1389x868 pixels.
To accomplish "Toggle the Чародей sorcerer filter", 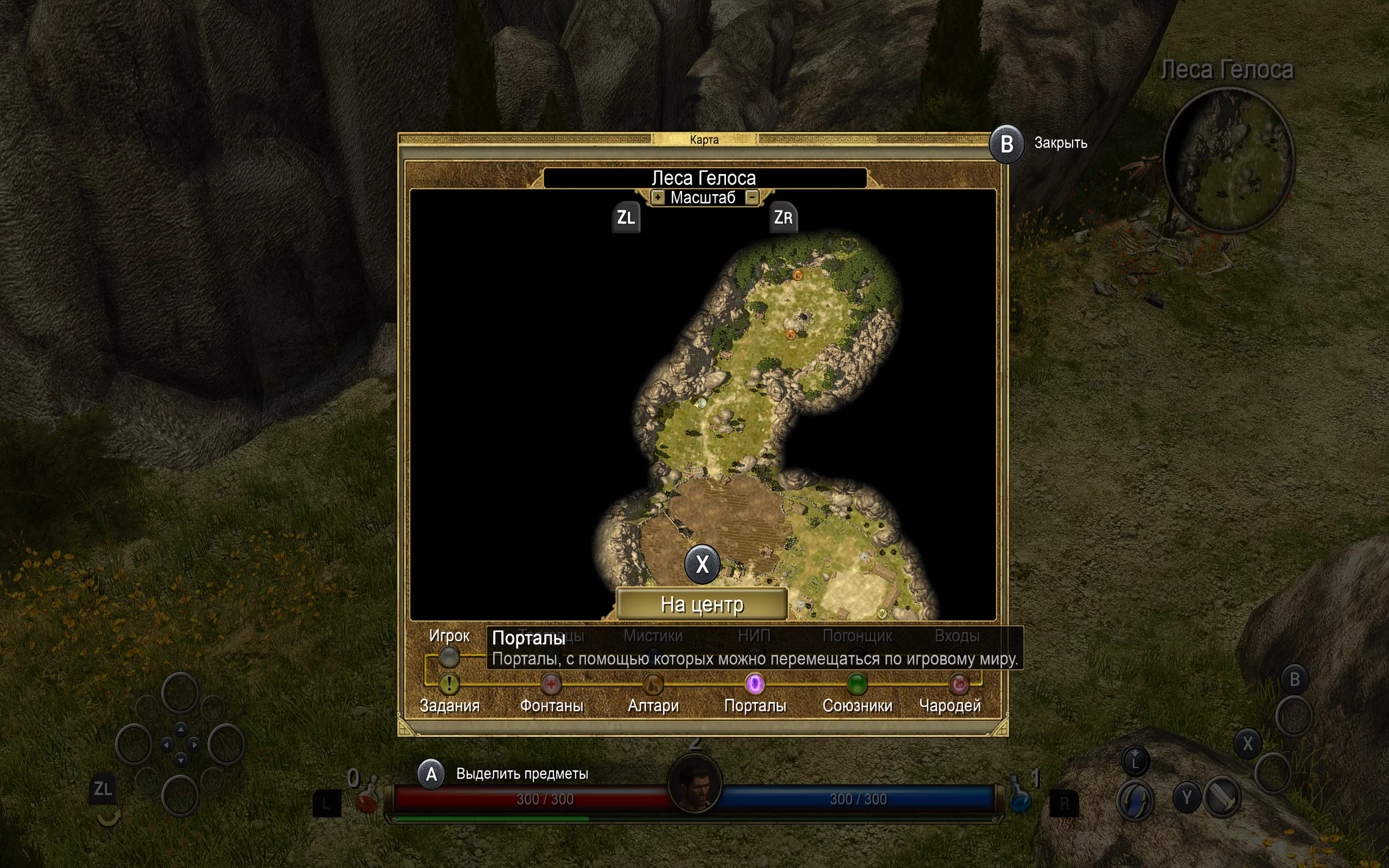I will [x=959, y=684].
